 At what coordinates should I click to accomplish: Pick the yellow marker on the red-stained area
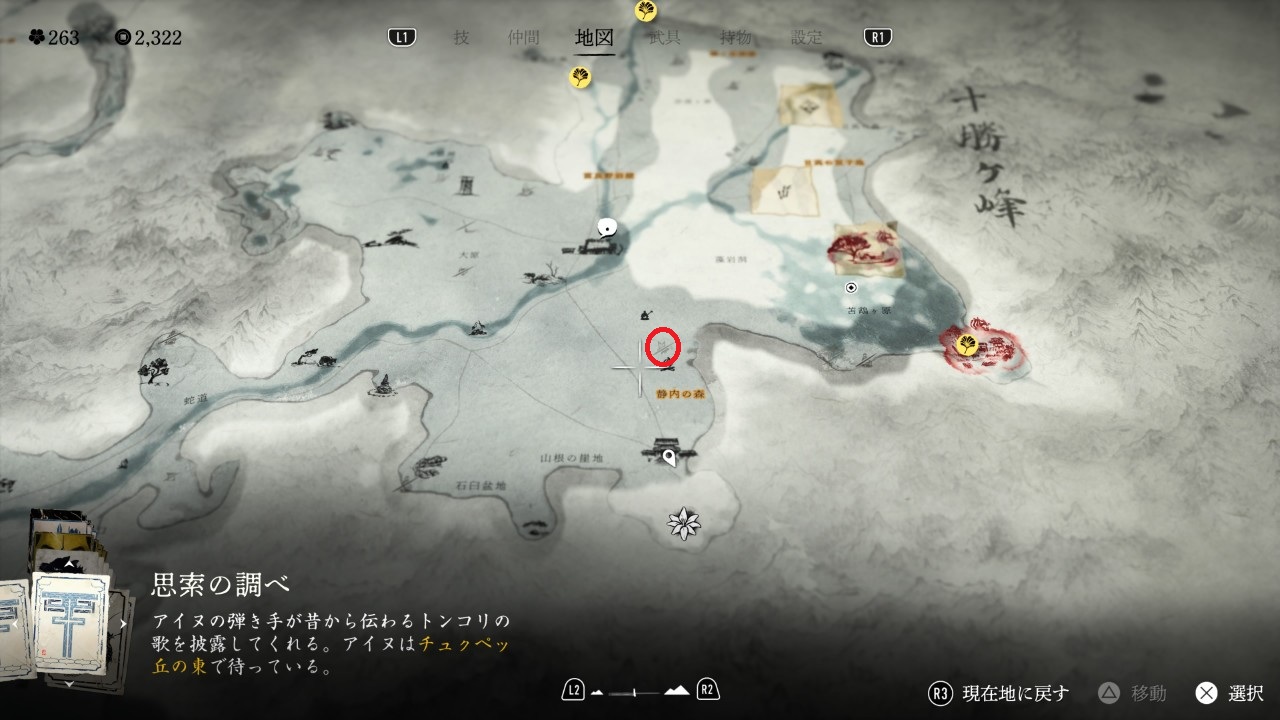967,344
